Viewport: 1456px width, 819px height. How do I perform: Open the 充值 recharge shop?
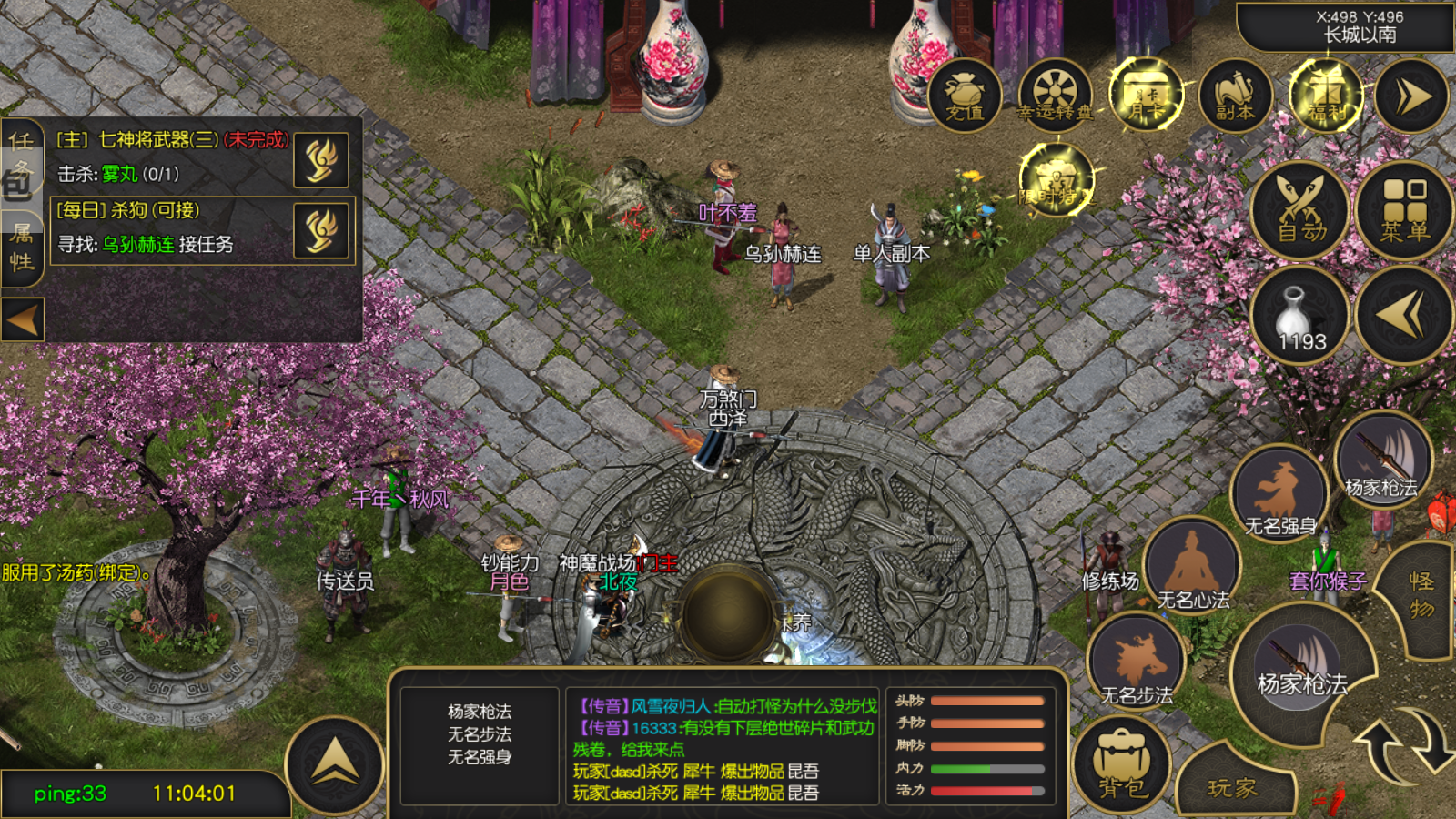[x=965, y=96]
